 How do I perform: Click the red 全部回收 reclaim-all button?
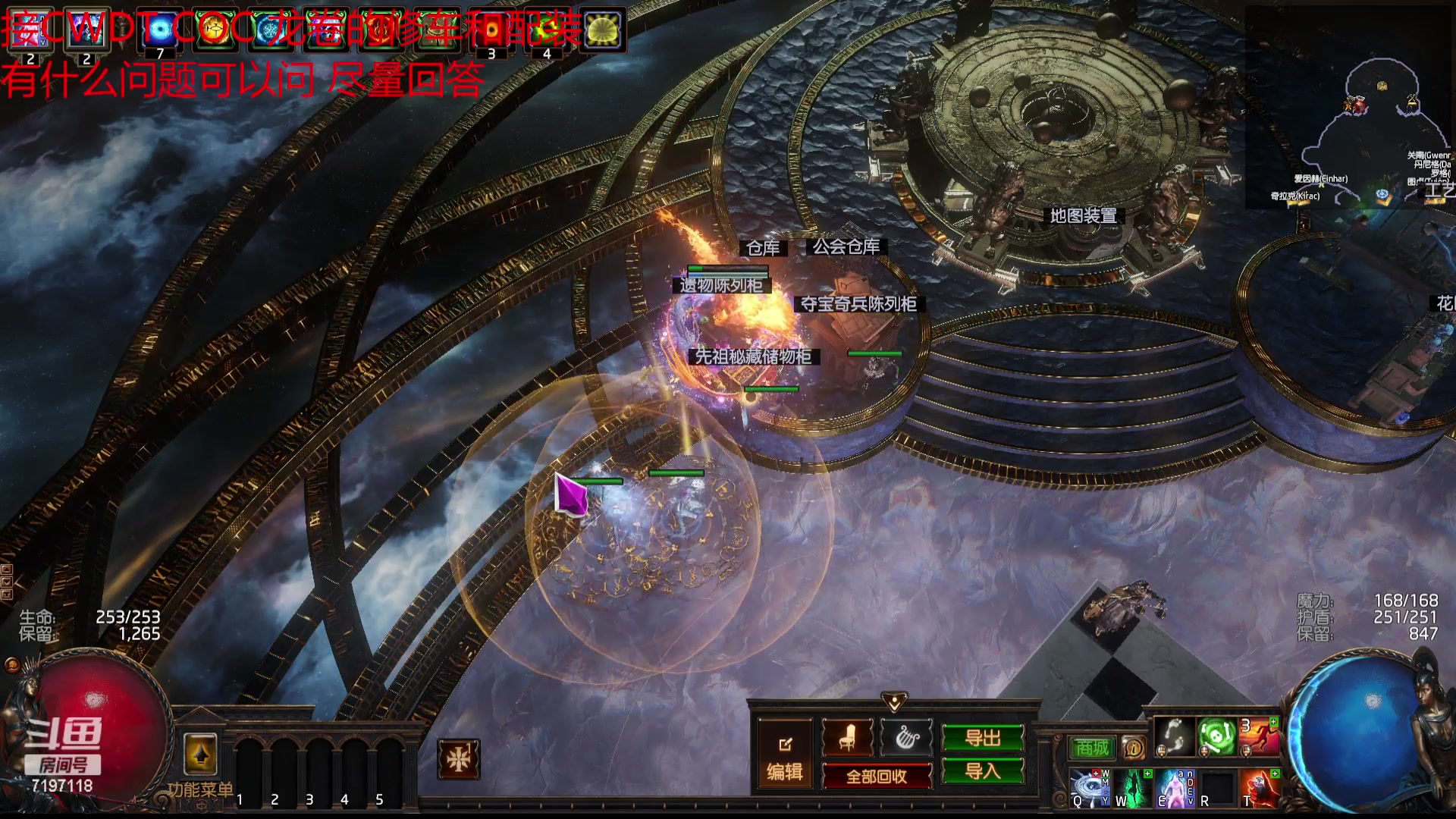877,777
